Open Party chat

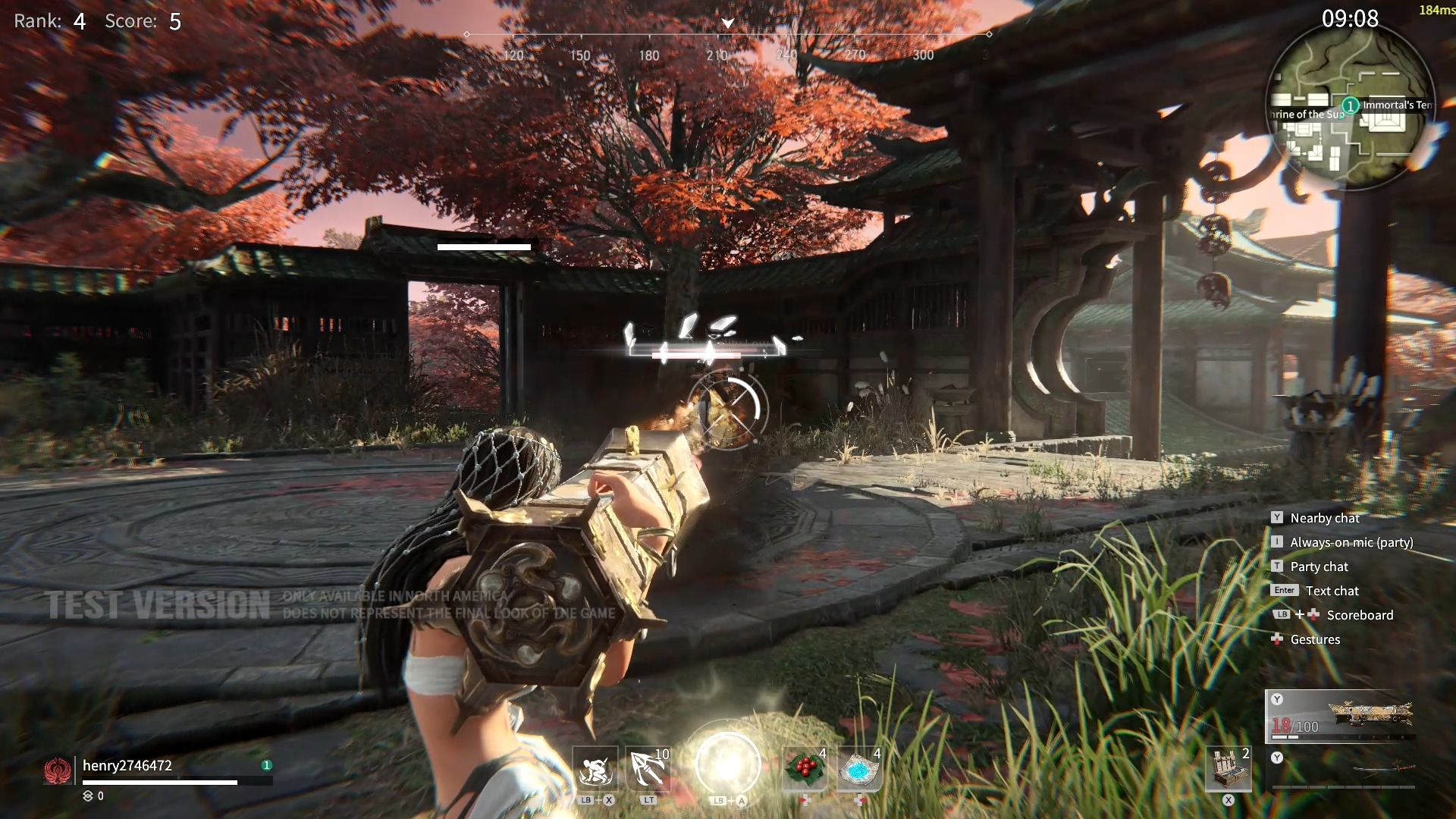coord(1319,566)
